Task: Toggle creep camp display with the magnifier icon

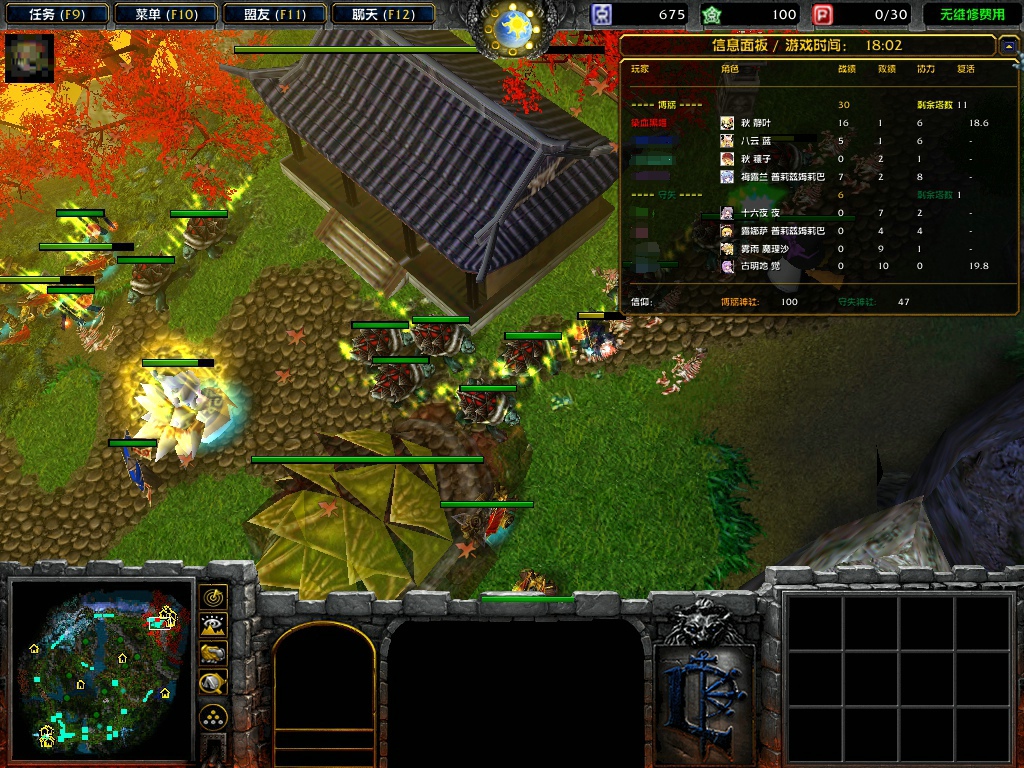Action: tap(213, 683)
